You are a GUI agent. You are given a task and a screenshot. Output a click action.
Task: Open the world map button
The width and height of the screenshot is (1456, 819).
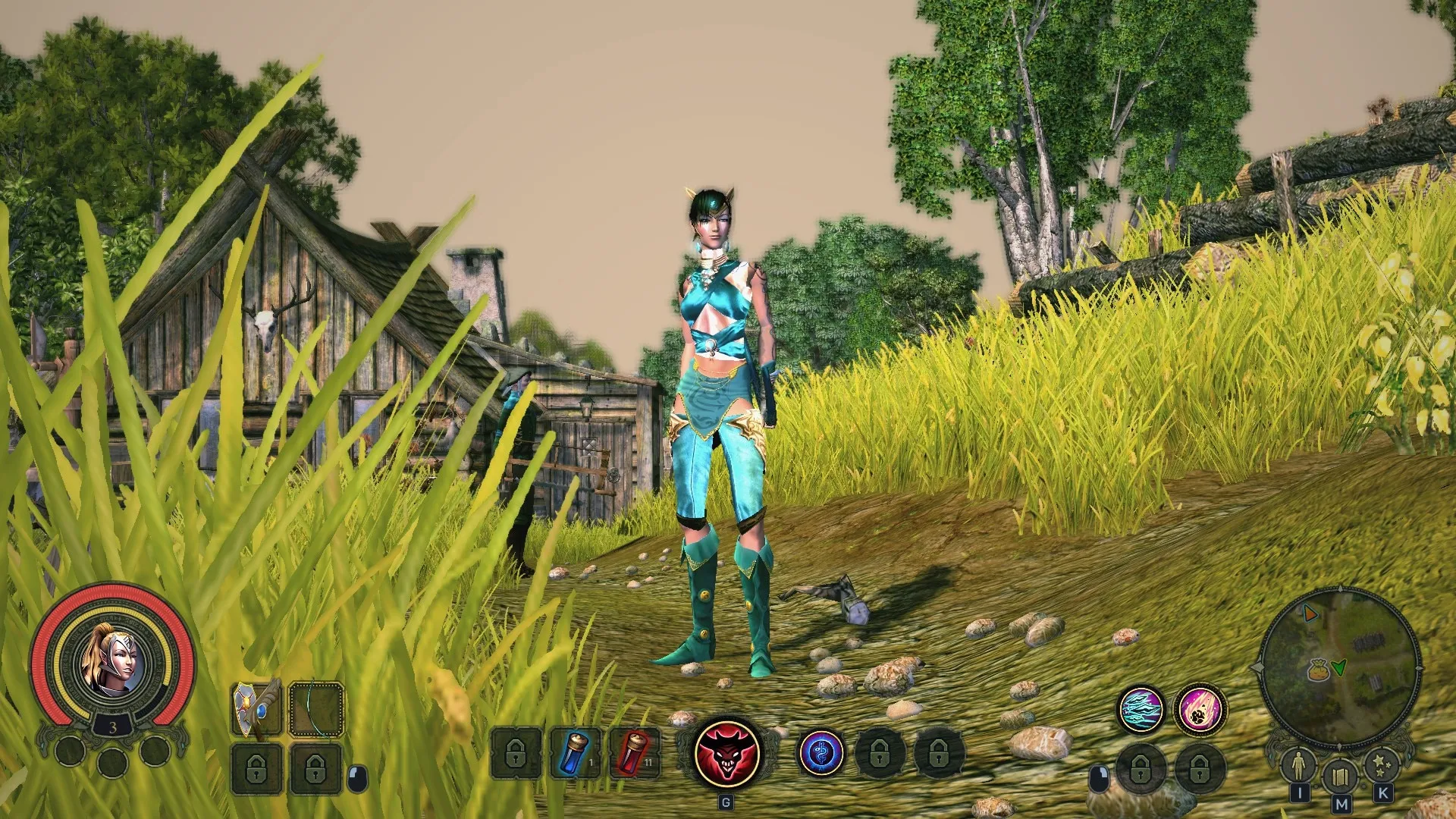click(1340, 777)
